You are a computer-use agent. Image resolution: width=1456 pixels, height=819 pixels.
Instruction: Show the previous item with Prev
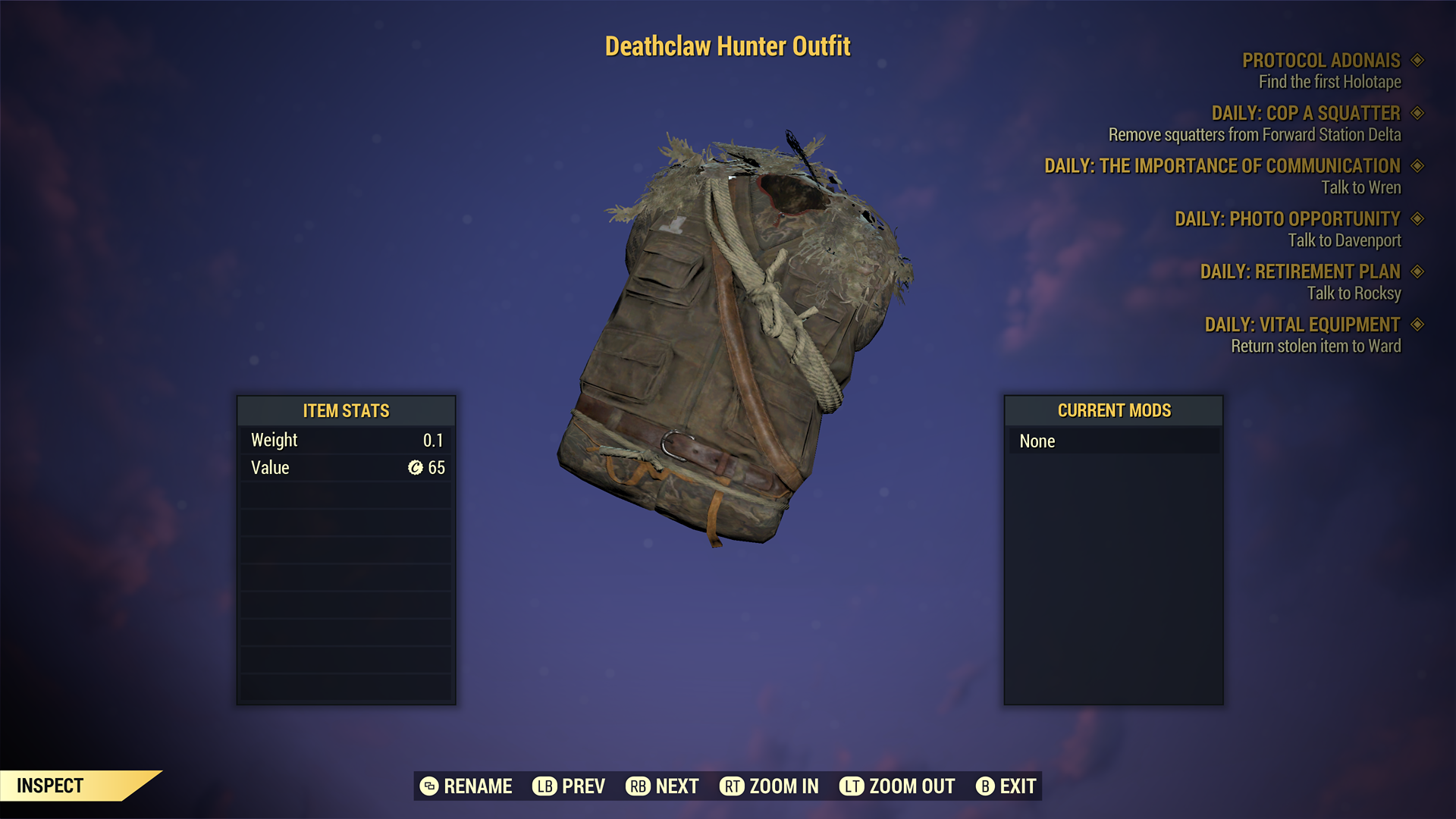[569, 786]
